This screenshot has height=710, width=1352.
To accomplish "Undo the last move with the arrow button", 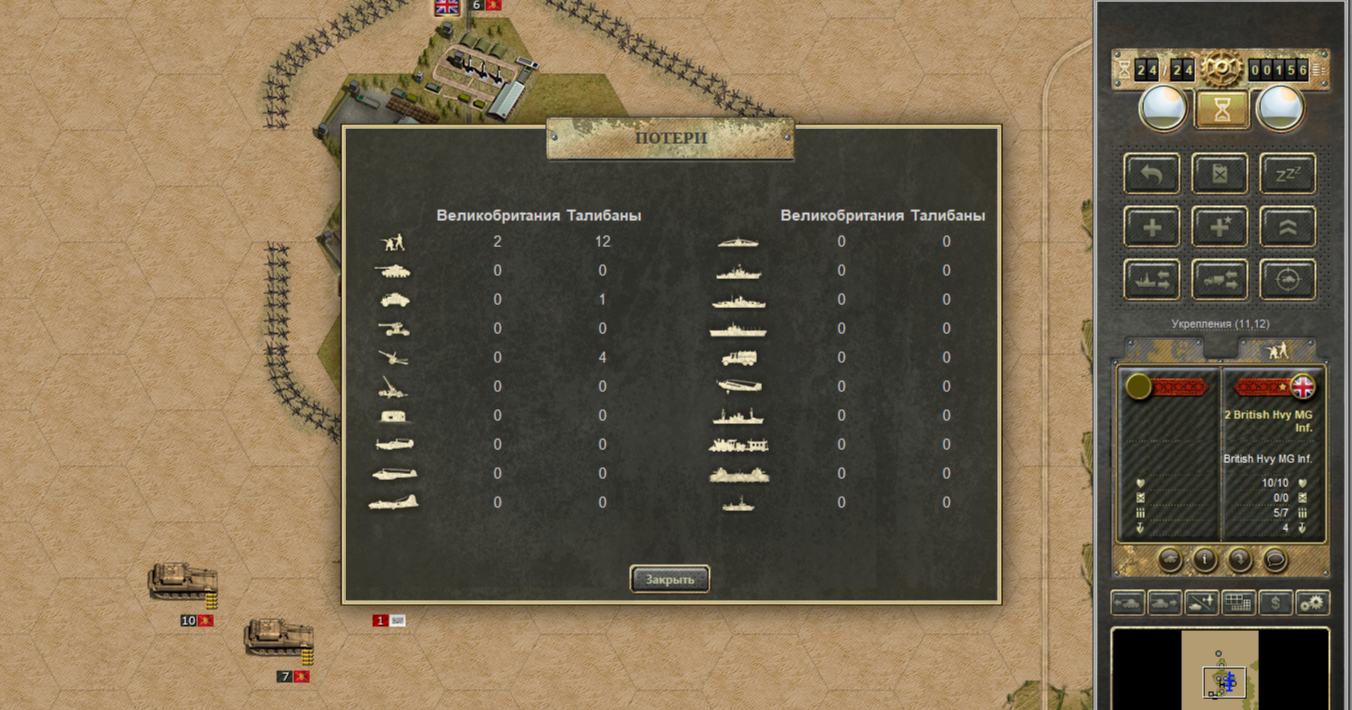I will coord(1152,174).
